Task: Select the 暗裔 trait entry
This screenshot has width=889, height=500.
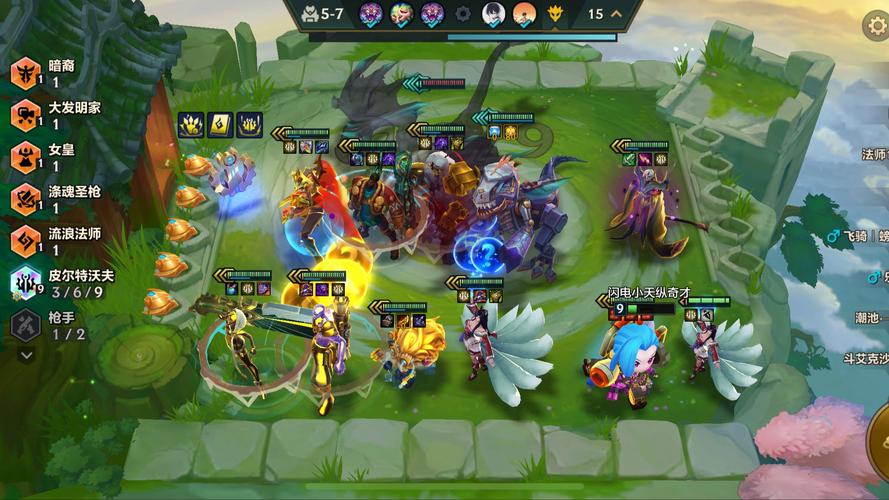Action: pyautogui.click(x=50, y=73)
